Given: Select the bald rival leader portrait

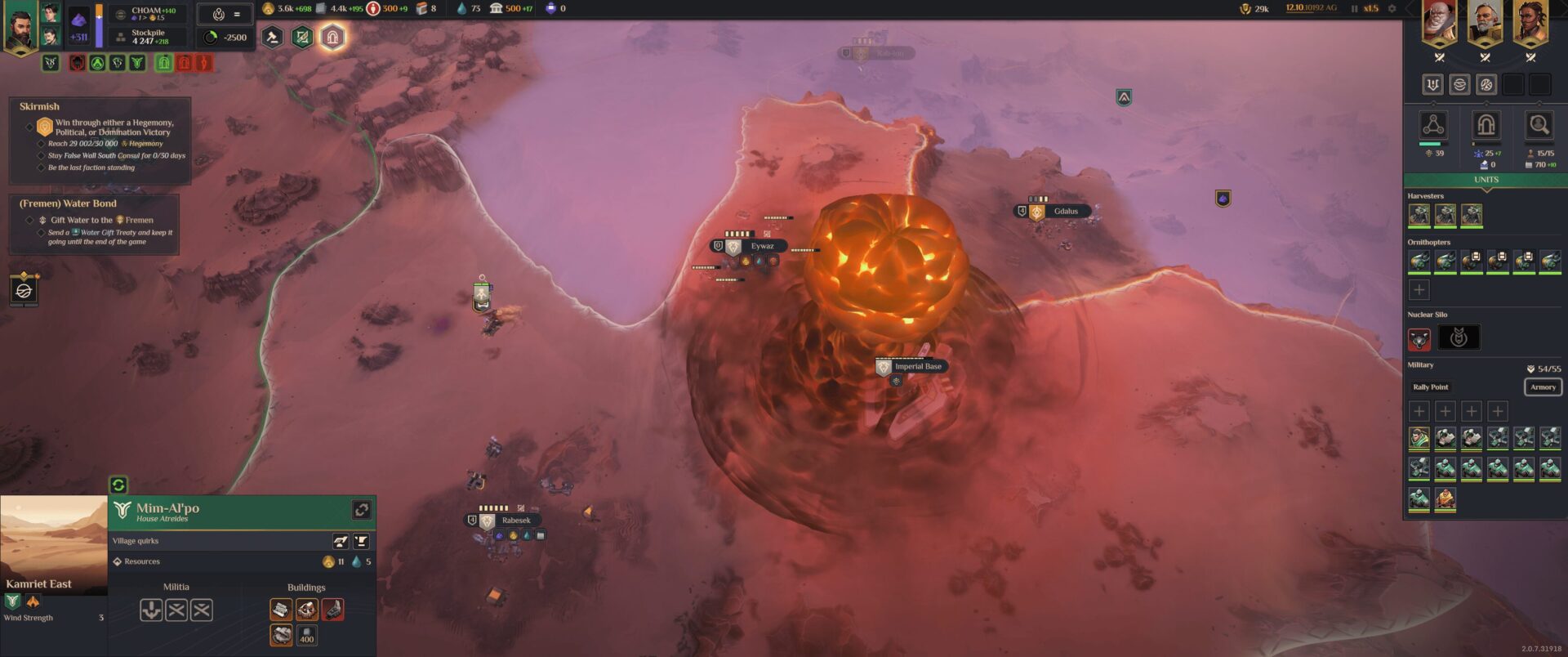Looking at the screenshot, I should click(1439, 25).
